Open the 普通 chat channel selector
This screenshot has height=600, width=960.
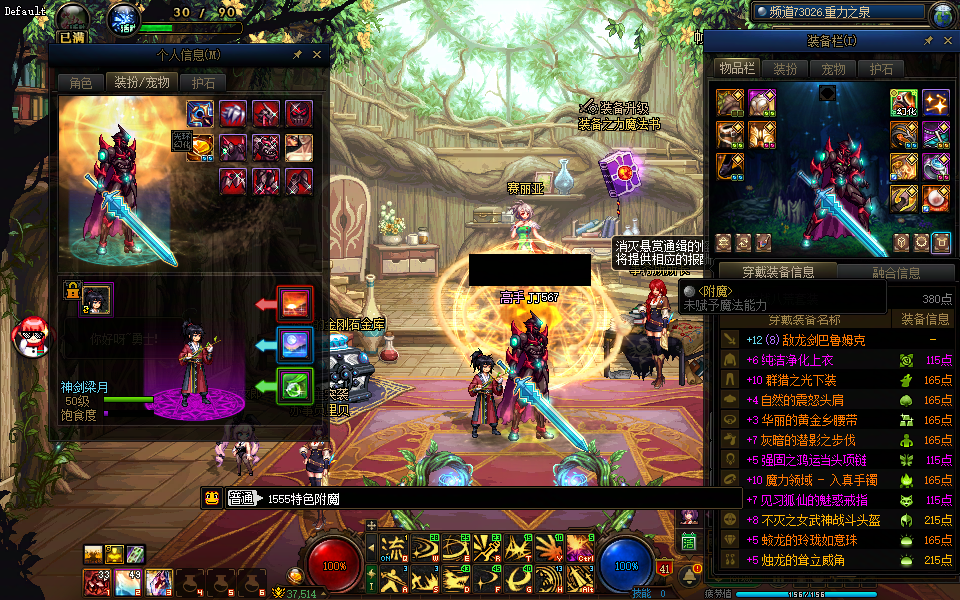[x=241, y=498]
